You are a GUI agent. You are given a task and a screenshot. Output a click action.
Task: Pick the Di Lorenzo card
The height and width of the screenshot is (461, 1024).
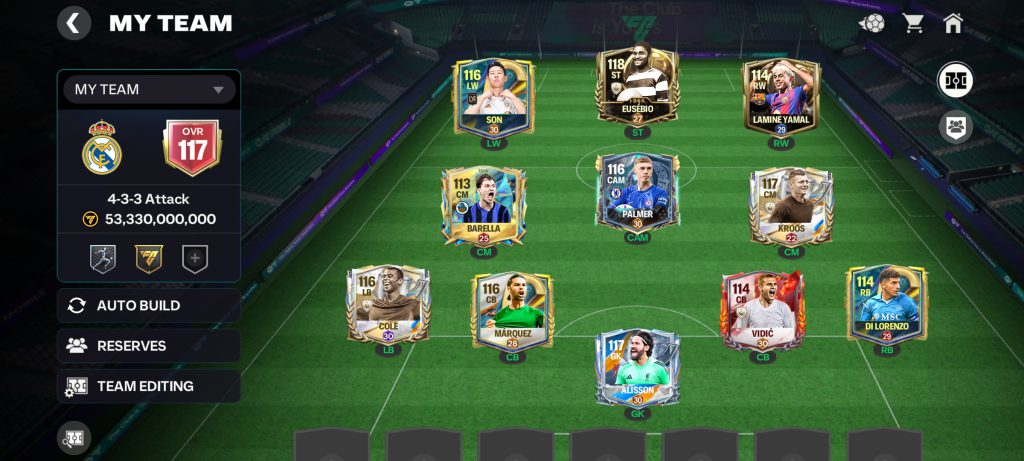click(886, 306)
